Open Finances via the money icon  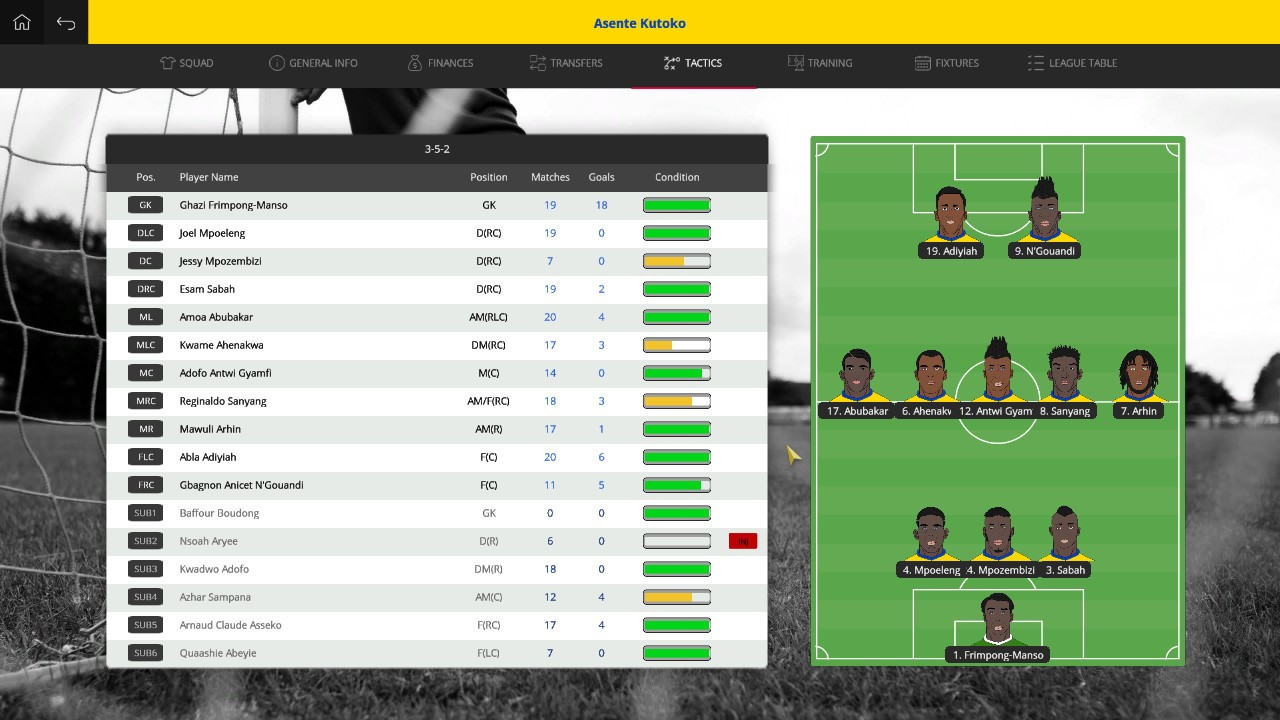click(414, 62)
